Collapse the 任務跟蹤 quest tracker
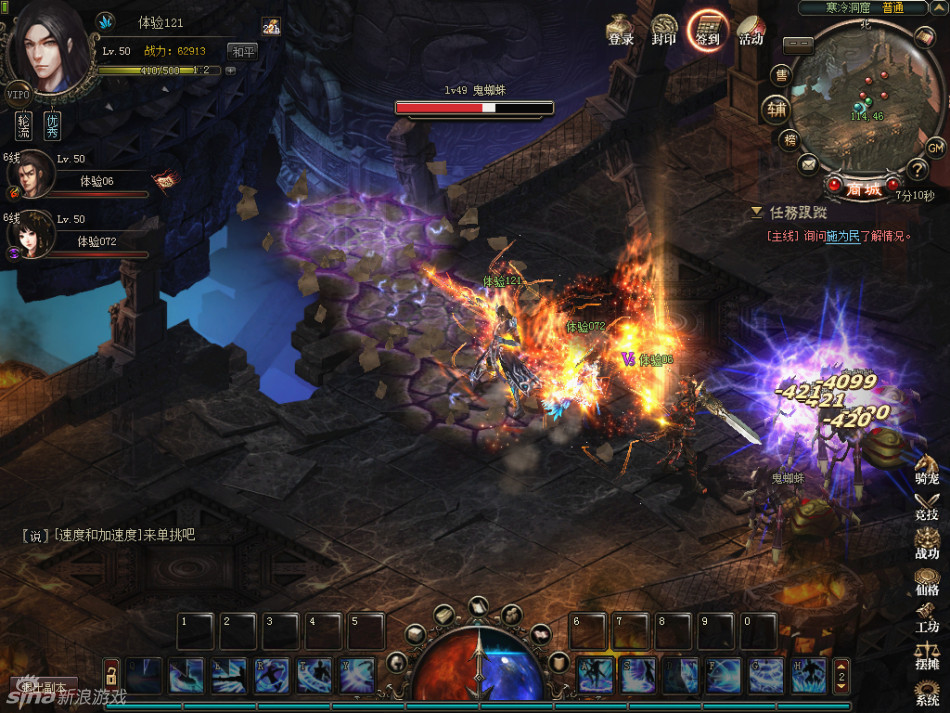 pos(757,212)
